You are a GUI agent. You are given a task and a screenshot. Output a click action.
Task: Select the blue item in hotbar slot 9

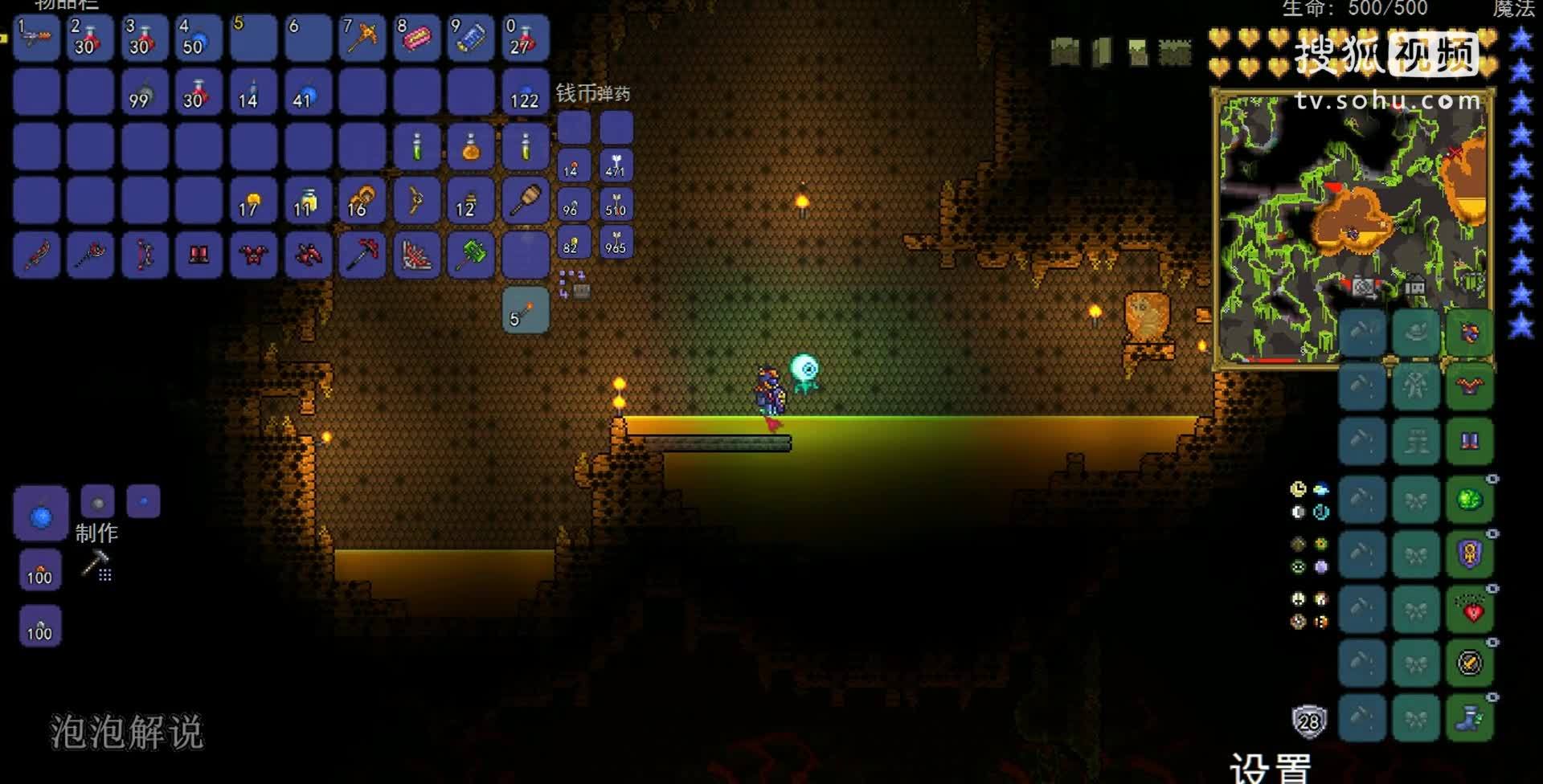tap(471, 38)
